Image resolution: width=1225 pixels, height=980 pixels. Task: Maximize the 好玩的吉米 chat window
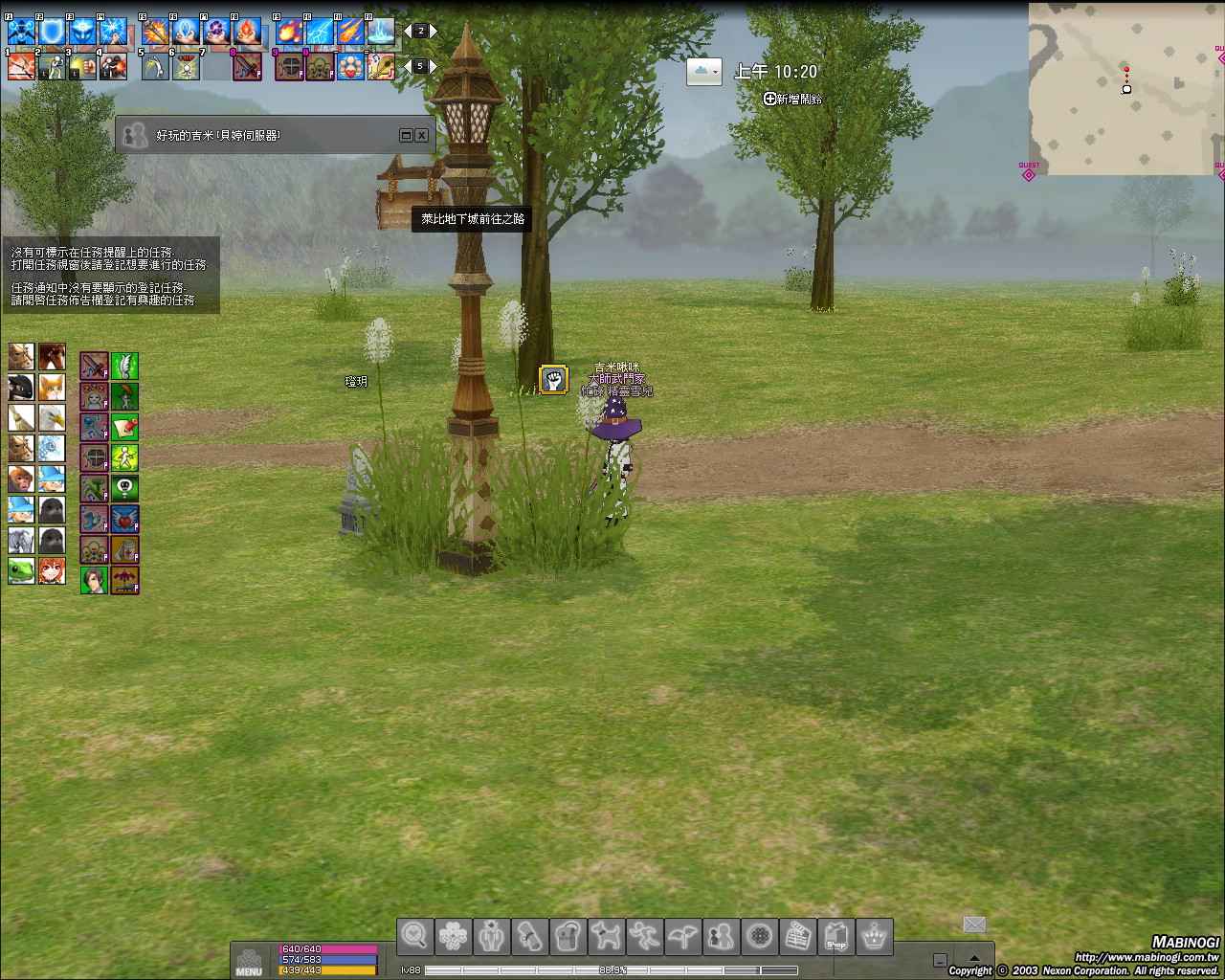pyautogui.click(x=406, y=136)
